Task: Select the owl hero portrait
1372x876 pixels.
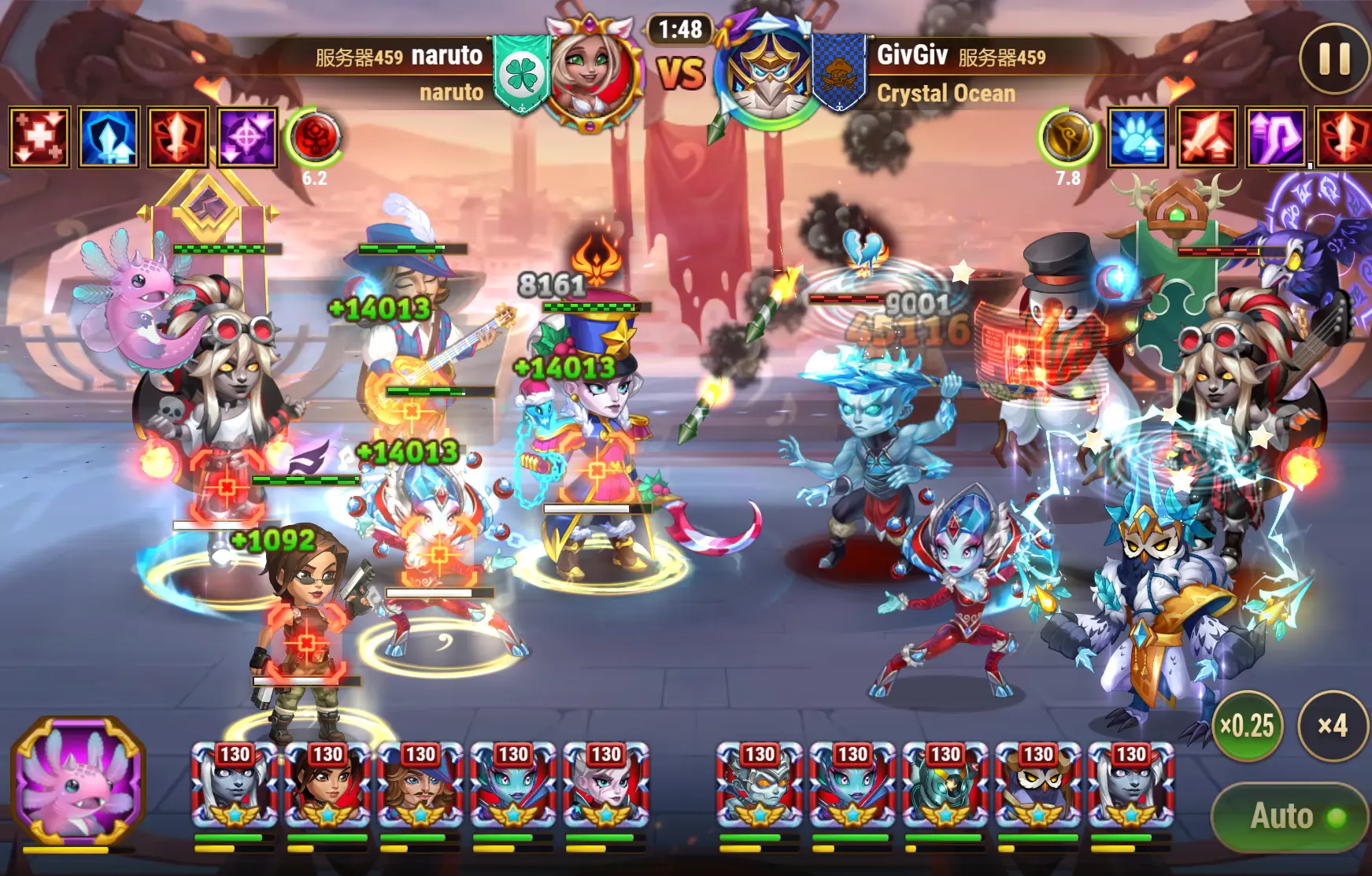Action: (x=1037, y=785)
